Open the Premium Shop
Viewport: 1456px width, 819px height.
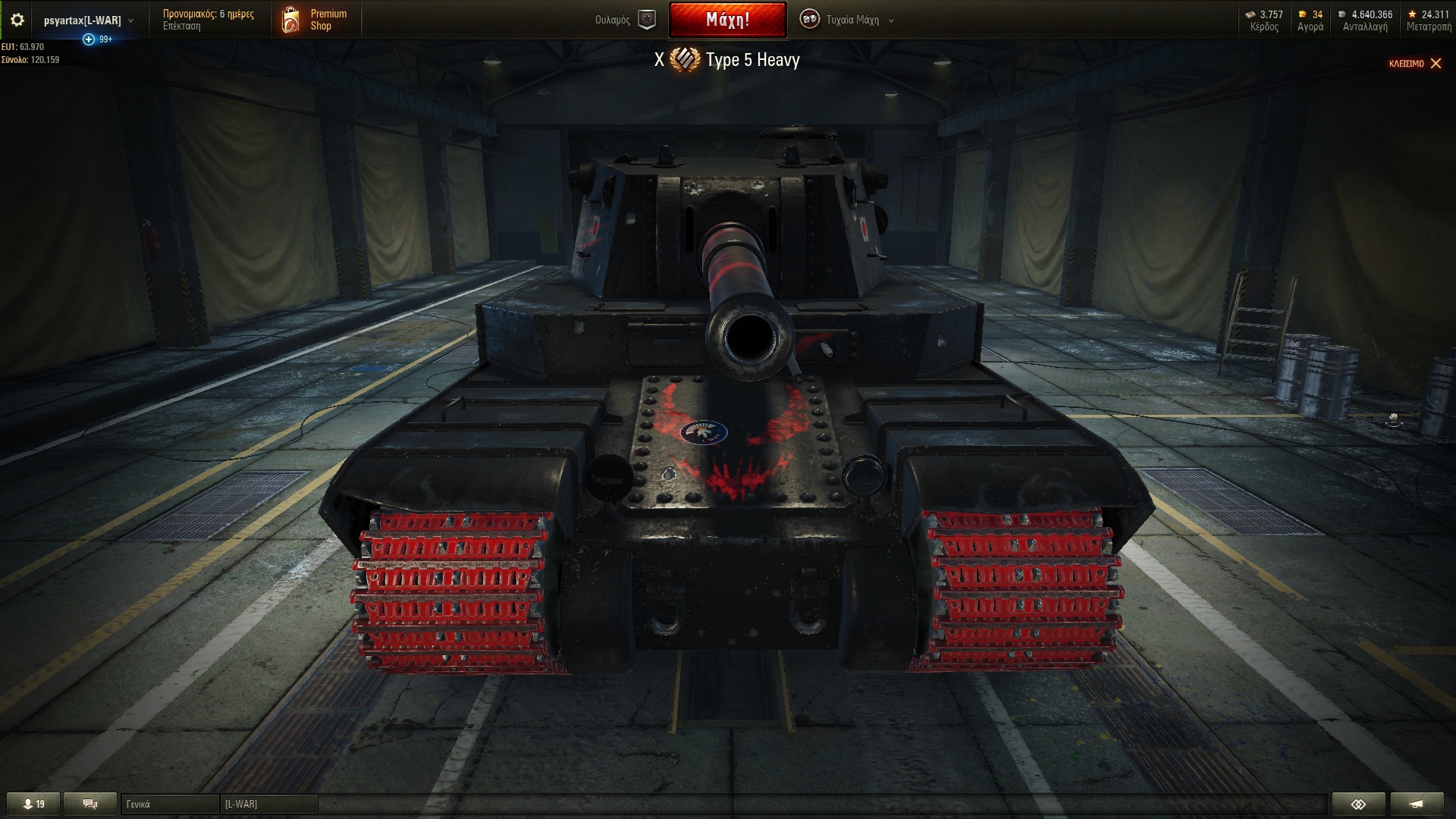315,20
